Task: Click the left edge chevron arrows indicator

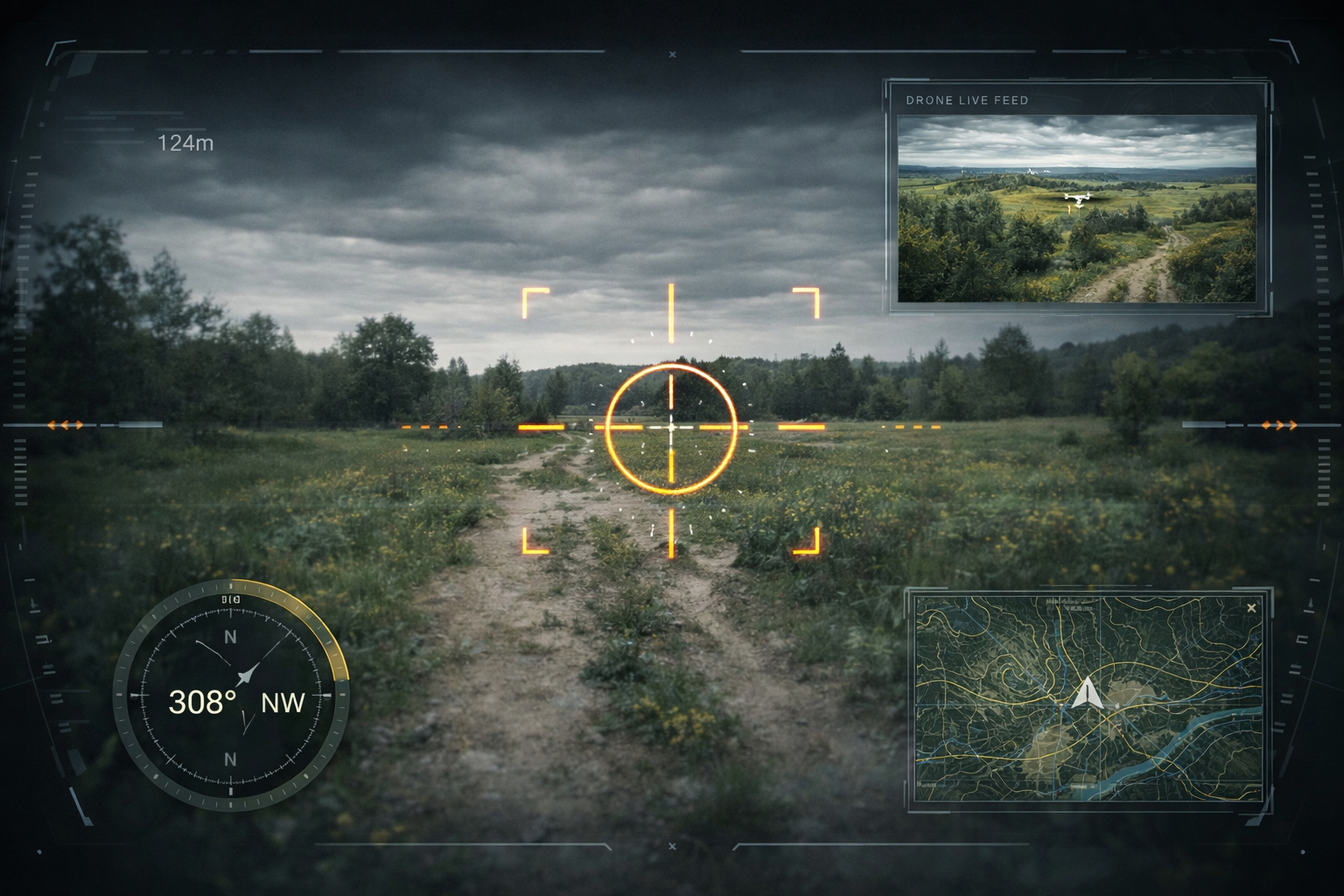Action: (66, 425)
